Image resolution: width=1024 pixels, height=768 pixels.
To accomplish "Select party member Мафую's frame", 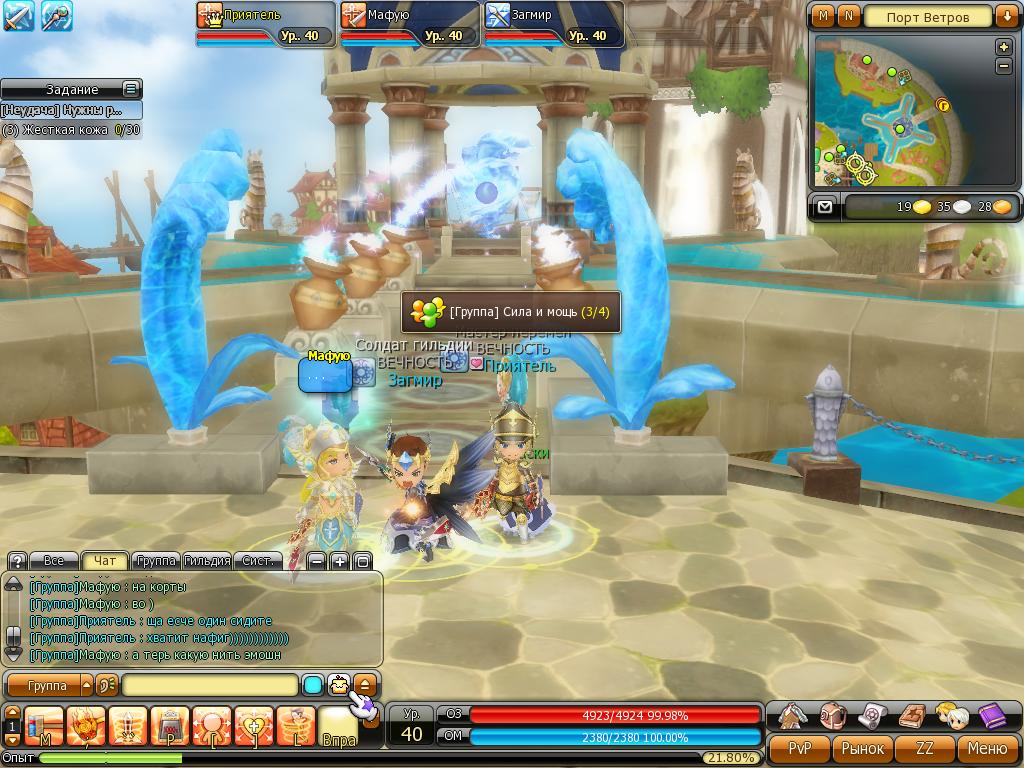I will (408, 24).
